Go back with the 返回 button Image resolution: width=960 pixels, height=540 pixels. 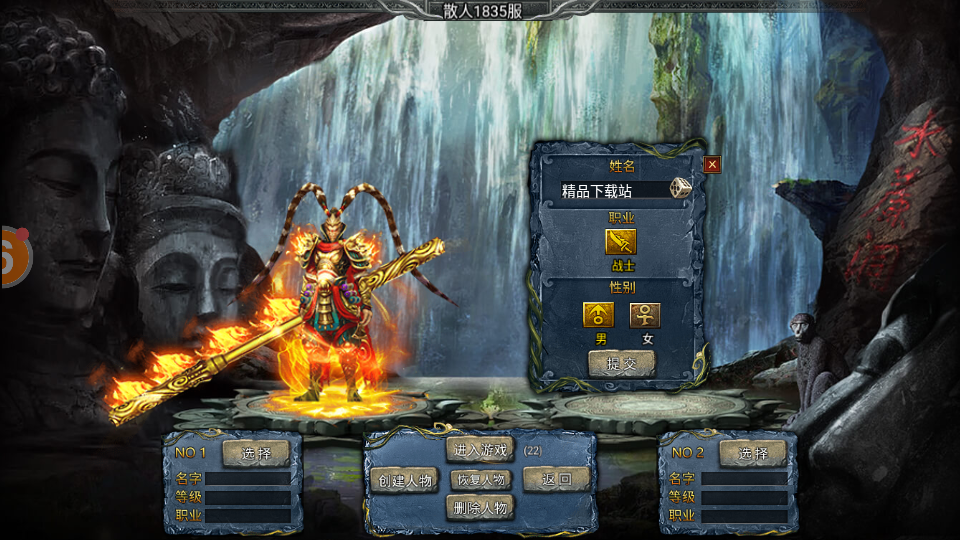(x=557, y=479)
